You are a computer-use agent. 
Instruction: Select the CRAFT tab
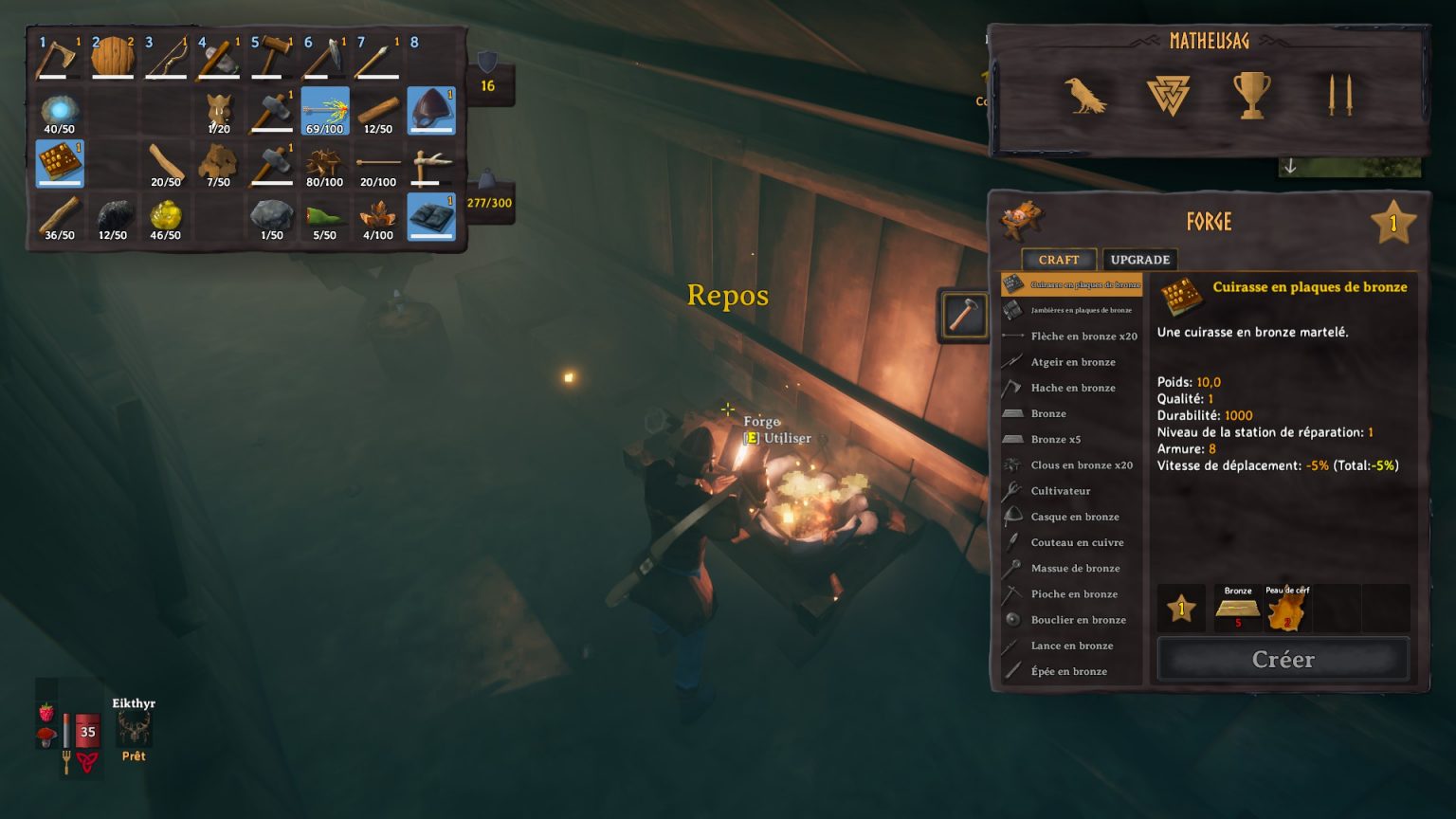tap(1058, 259)
